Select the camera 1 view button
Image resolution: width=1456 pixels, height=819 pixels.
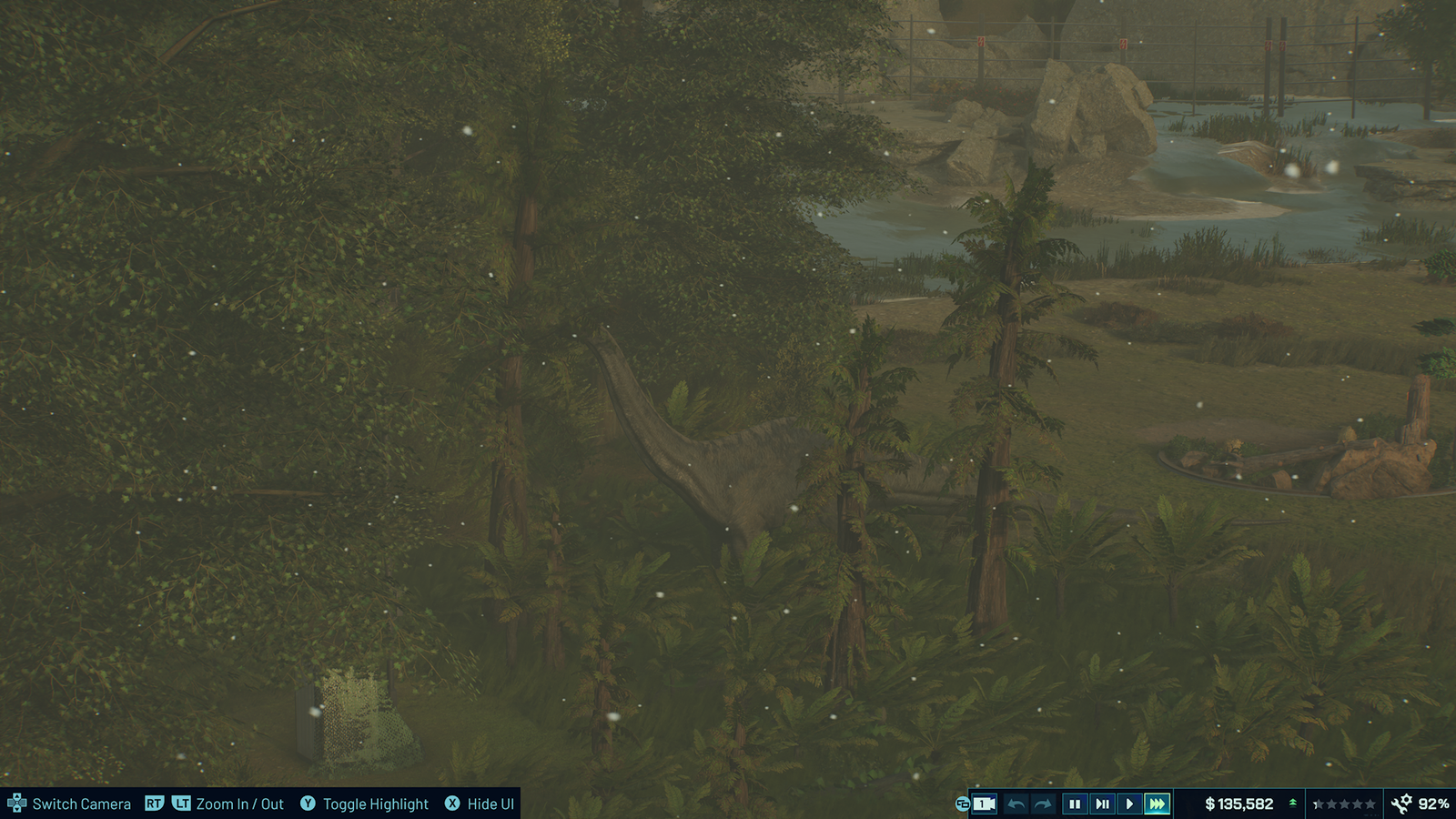coord(984,804)
